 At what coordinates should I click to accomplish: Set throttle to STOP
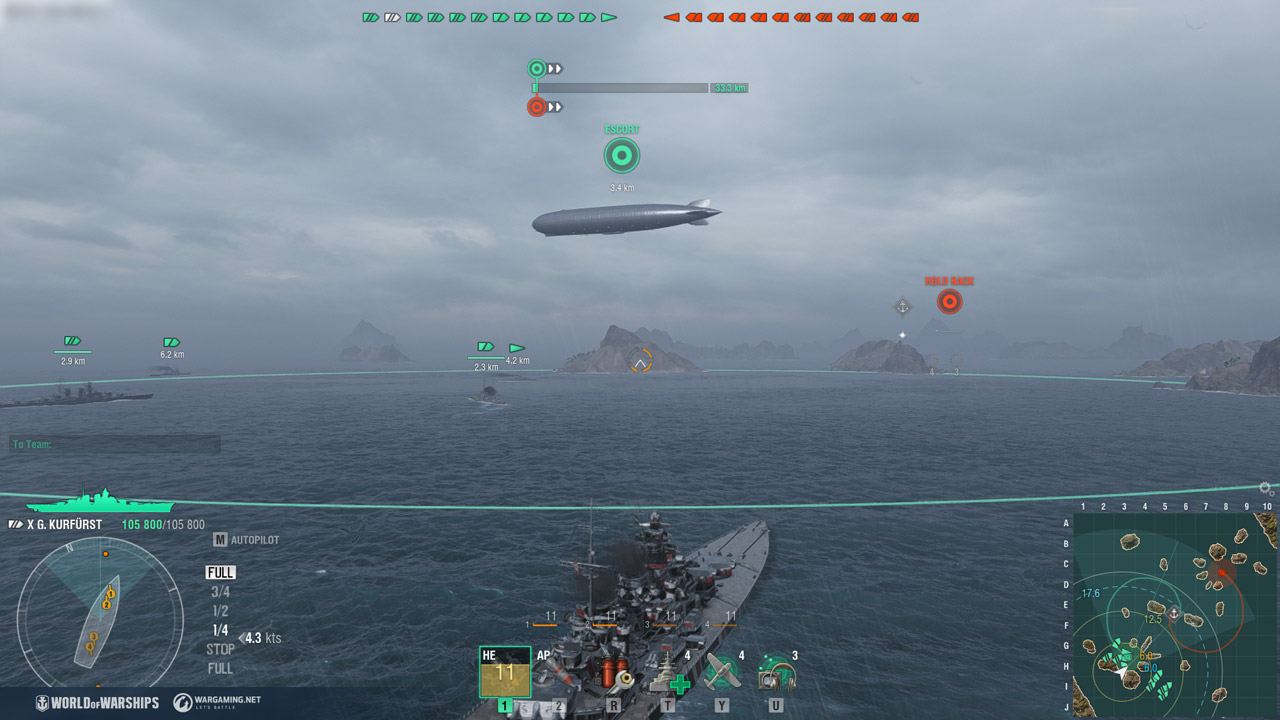[219, 647]
